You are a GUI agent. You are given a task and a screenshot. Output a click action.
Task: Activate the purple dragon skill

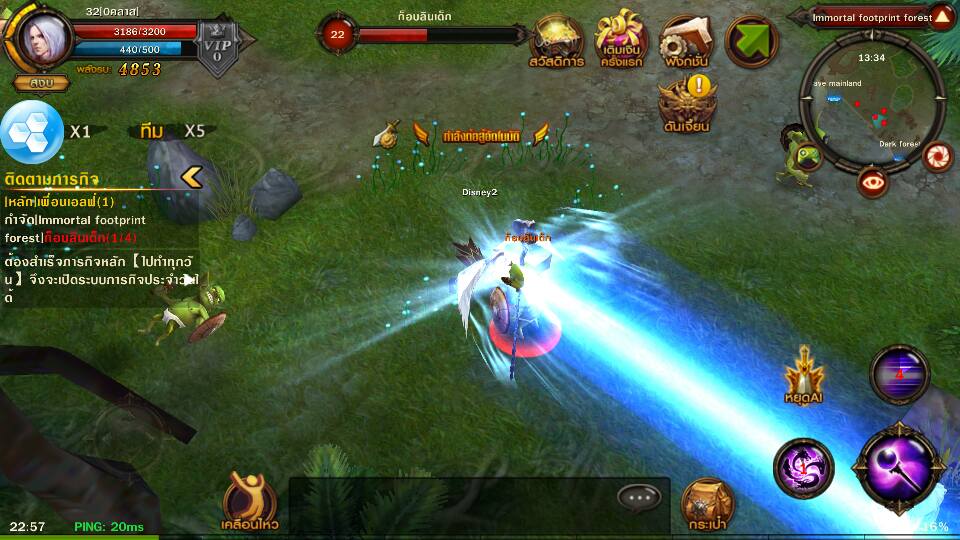(802, 466)
